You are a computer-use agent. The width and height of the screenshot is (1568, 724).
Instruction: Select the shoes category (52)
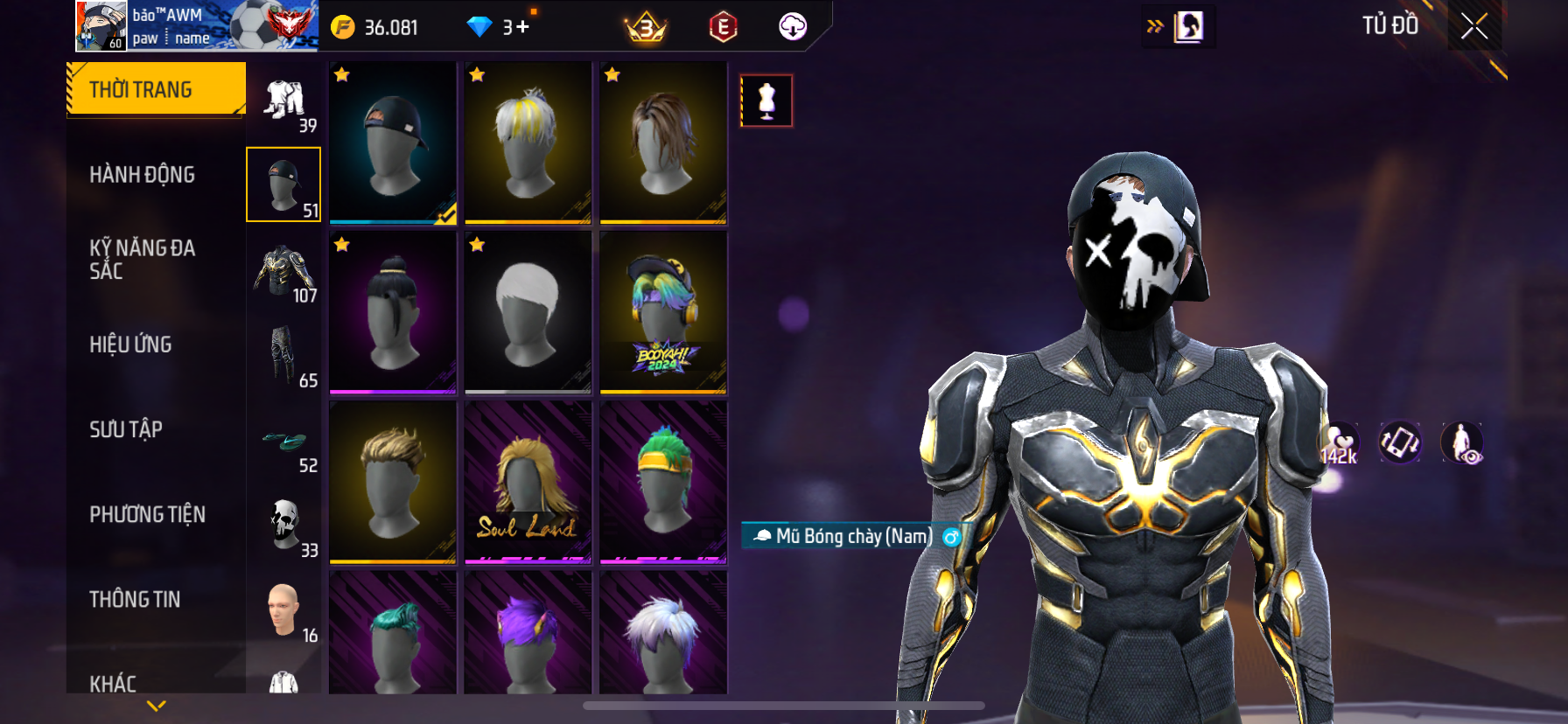pyautogui.click(x=284, y=442)
